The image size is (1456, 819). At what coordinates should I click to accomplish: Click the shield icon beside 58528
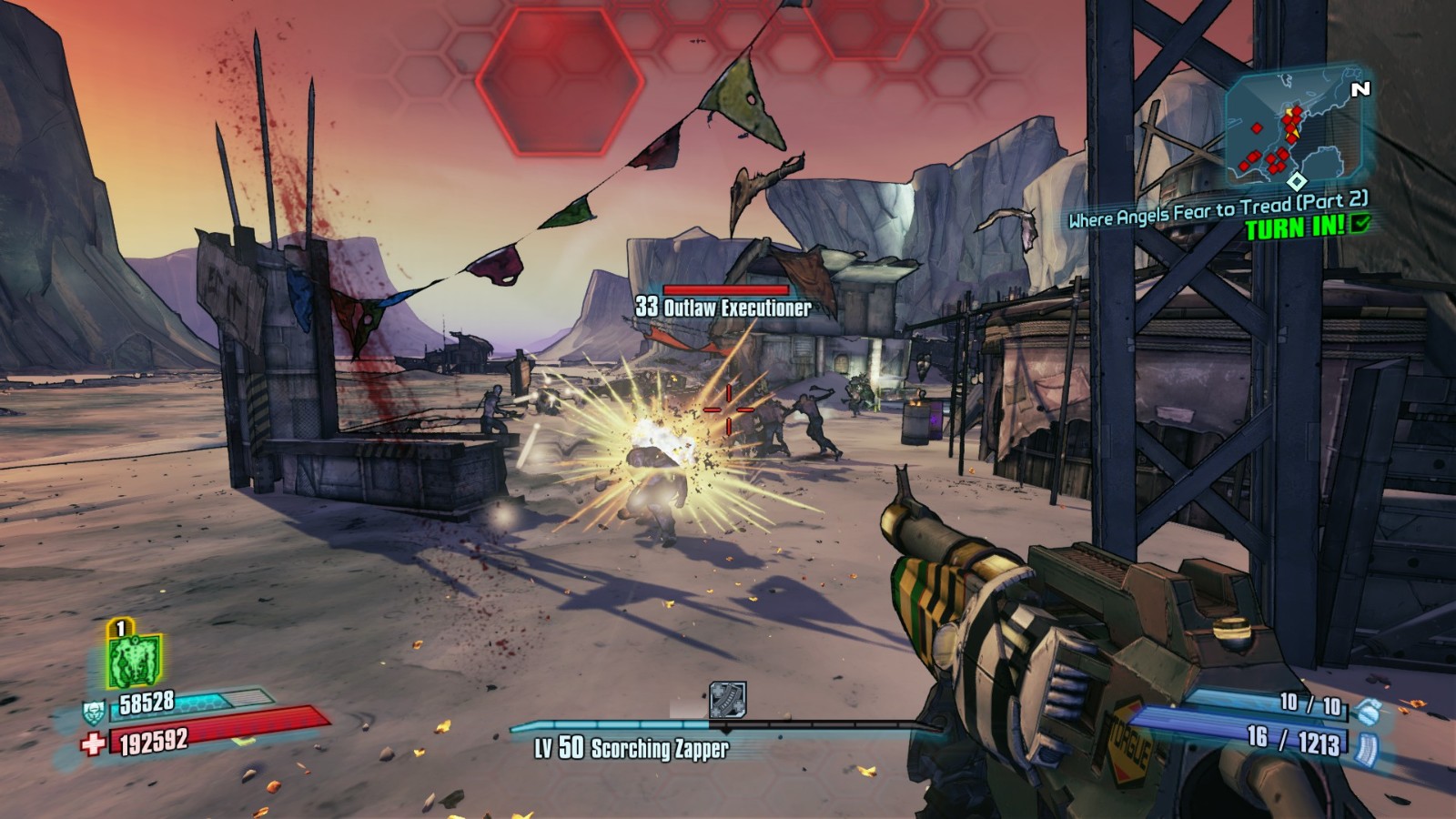[x=93, y=712]
